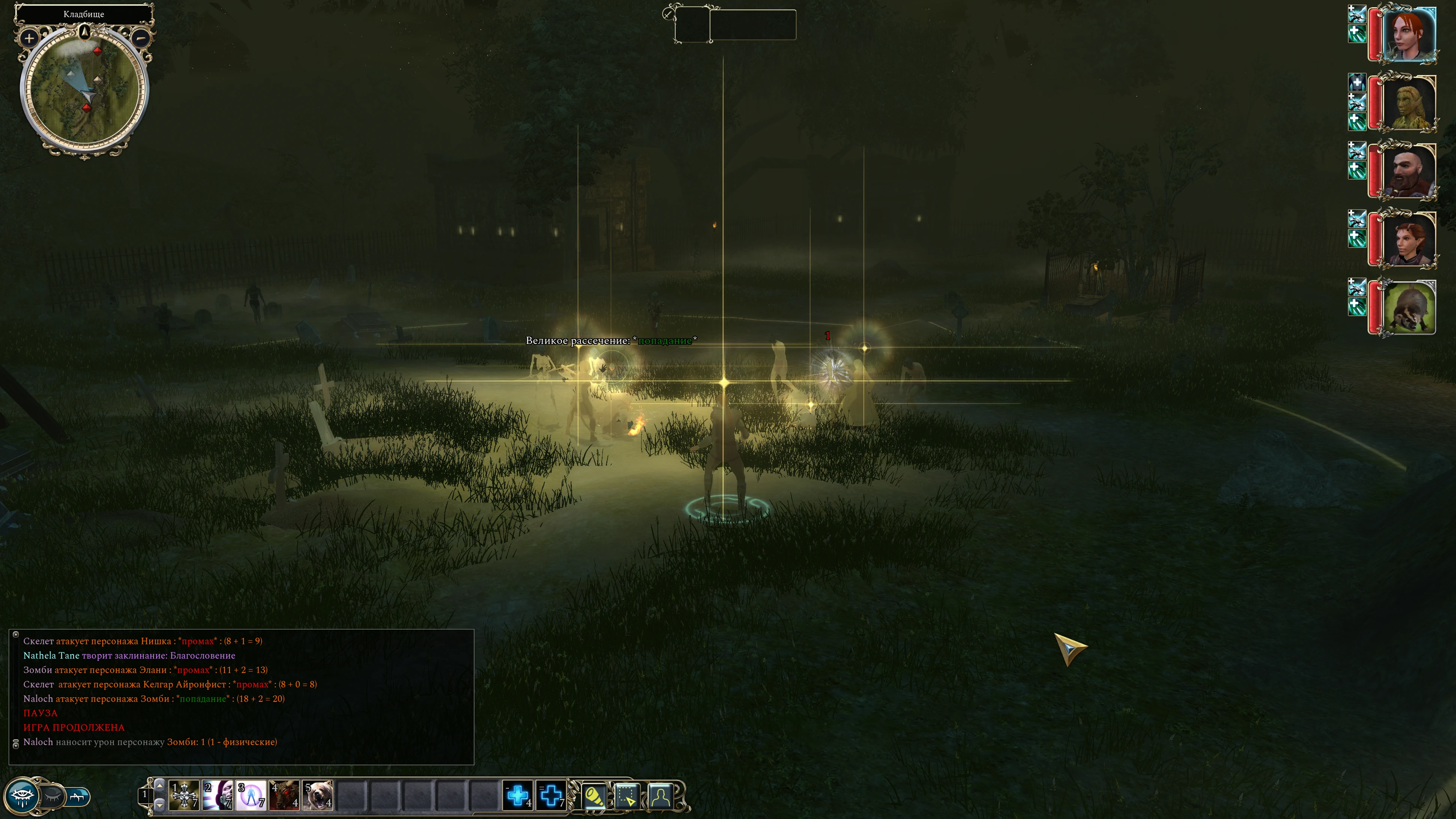Zoom out the minimap with the minus button
The width and height of the screenshot is (1456, 819).
(141, 38)
